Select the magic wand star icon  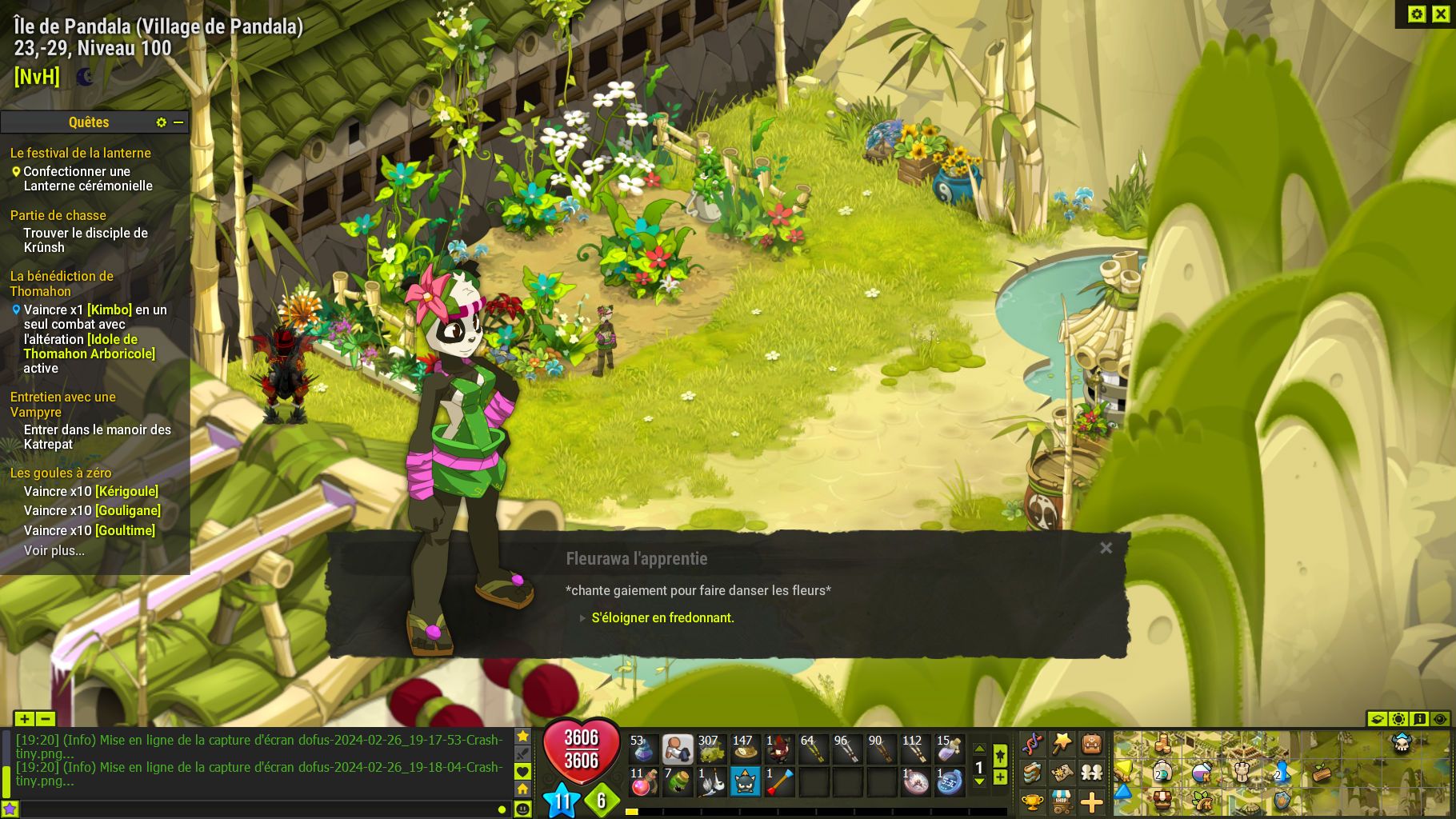1062,742
